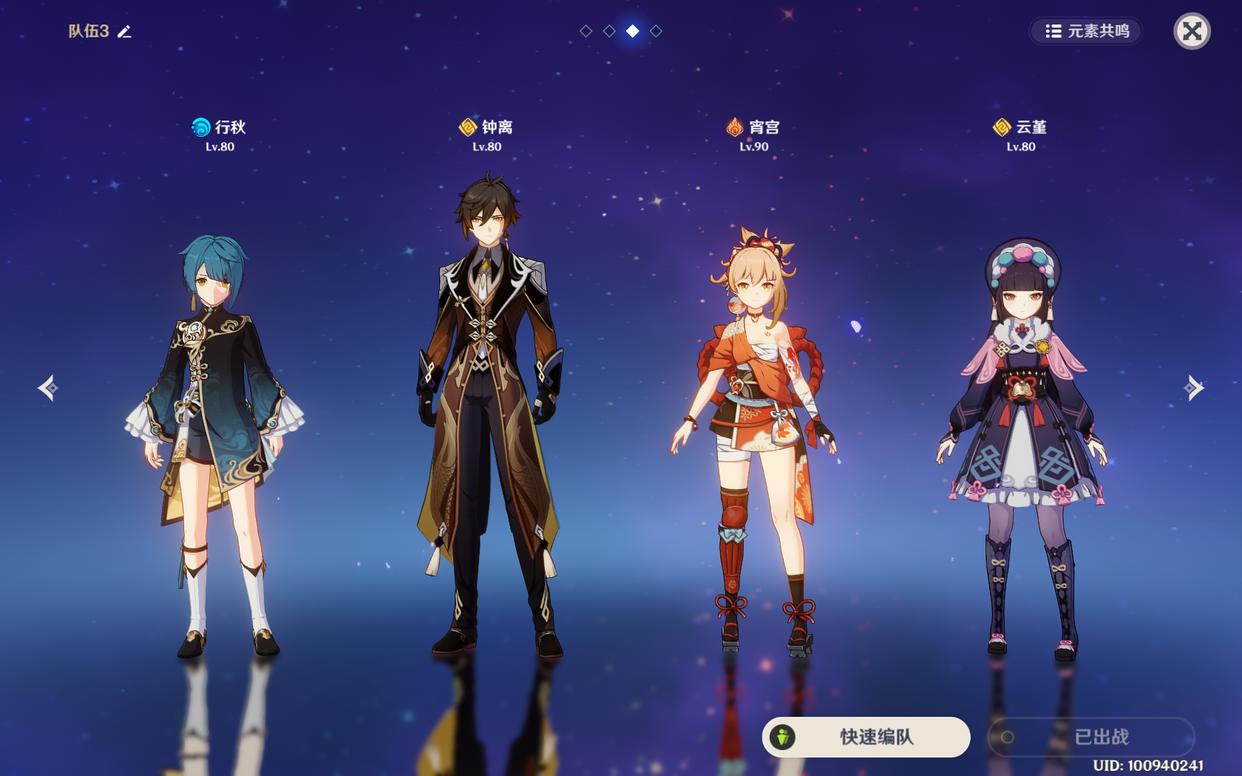The height and width of the screenshot is (776, 1242).
Task: Jump to the second team page dot
Action: (x=609, y=31)
